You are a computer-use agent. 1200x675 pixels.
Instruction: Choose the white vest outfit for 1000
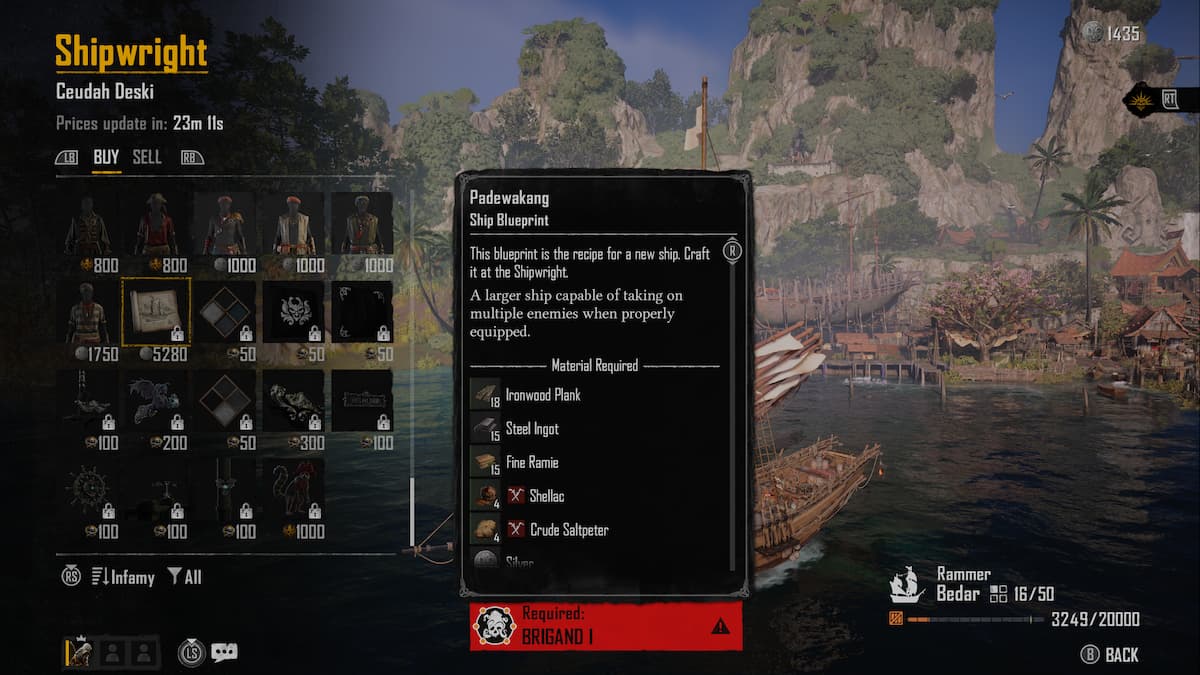tap(293, 224)
